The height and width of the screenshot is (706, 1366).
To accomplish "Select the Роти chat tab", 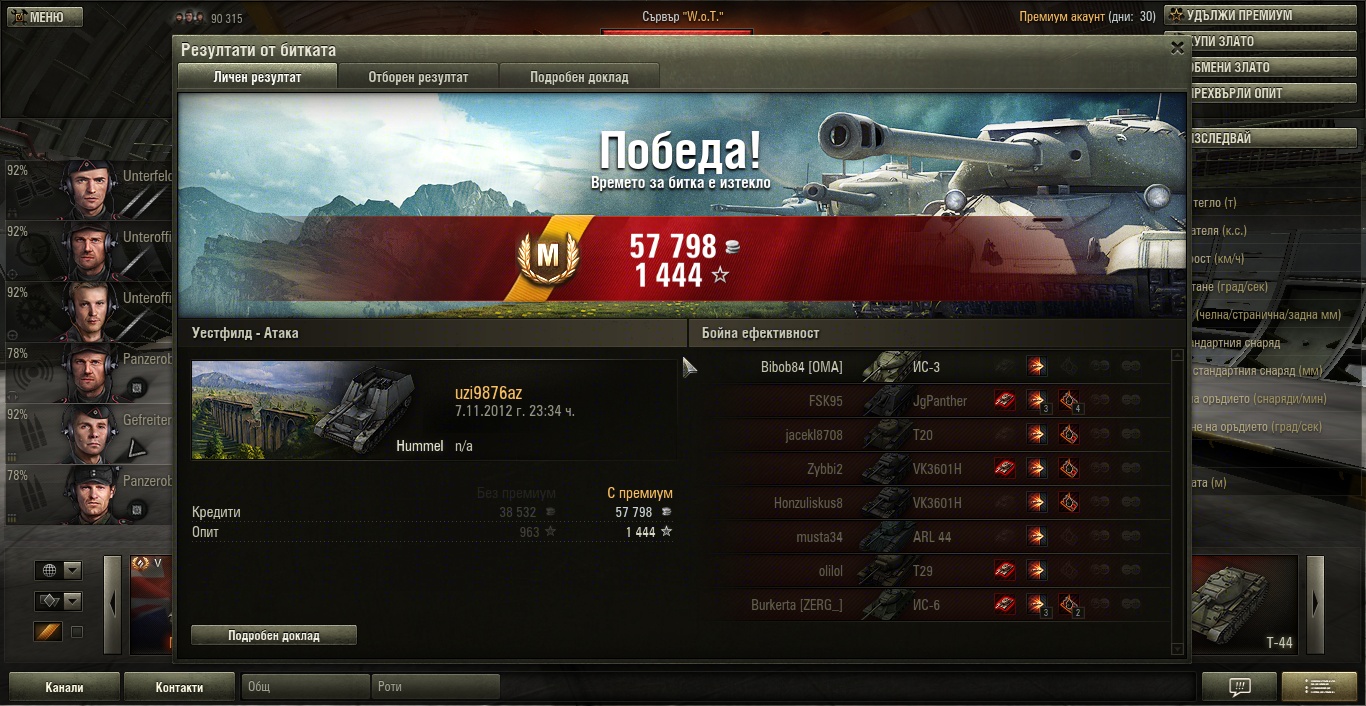I will pos(436,687).
